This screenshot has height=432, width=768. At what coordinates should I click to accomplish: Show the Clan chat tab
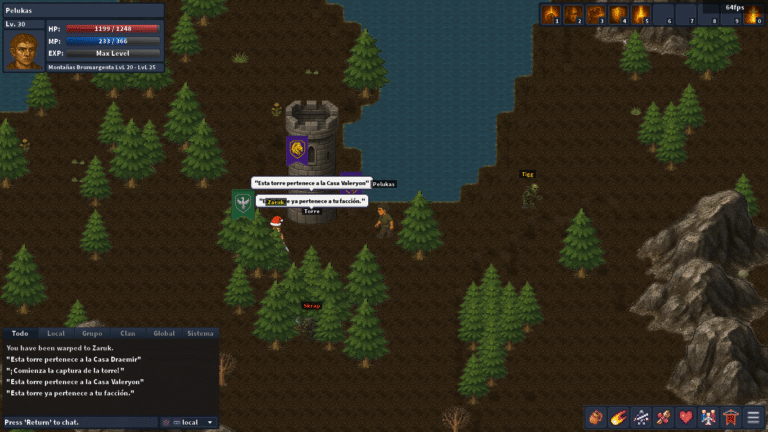[x=128, y=333]
